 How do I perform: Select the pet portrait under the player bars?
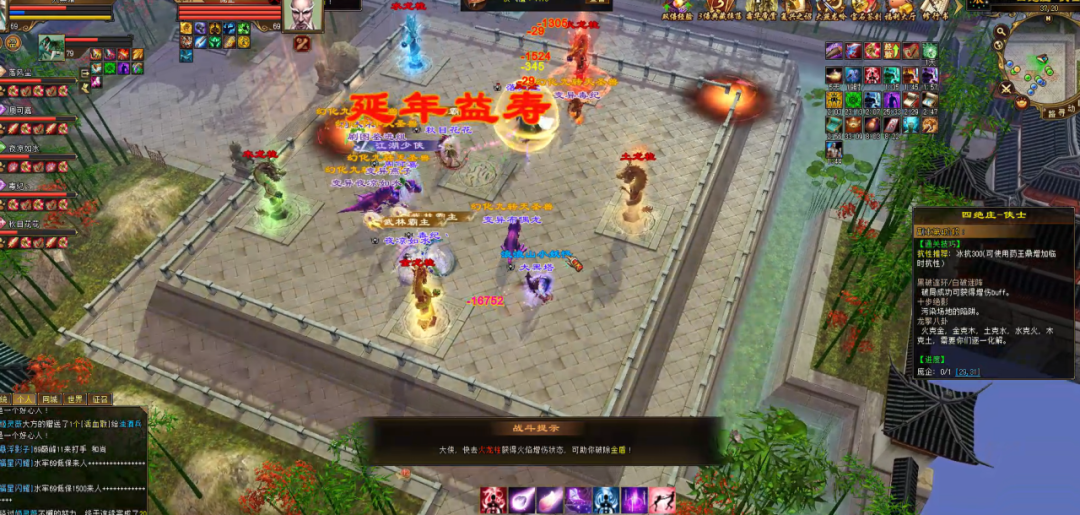tap(52, 46)
